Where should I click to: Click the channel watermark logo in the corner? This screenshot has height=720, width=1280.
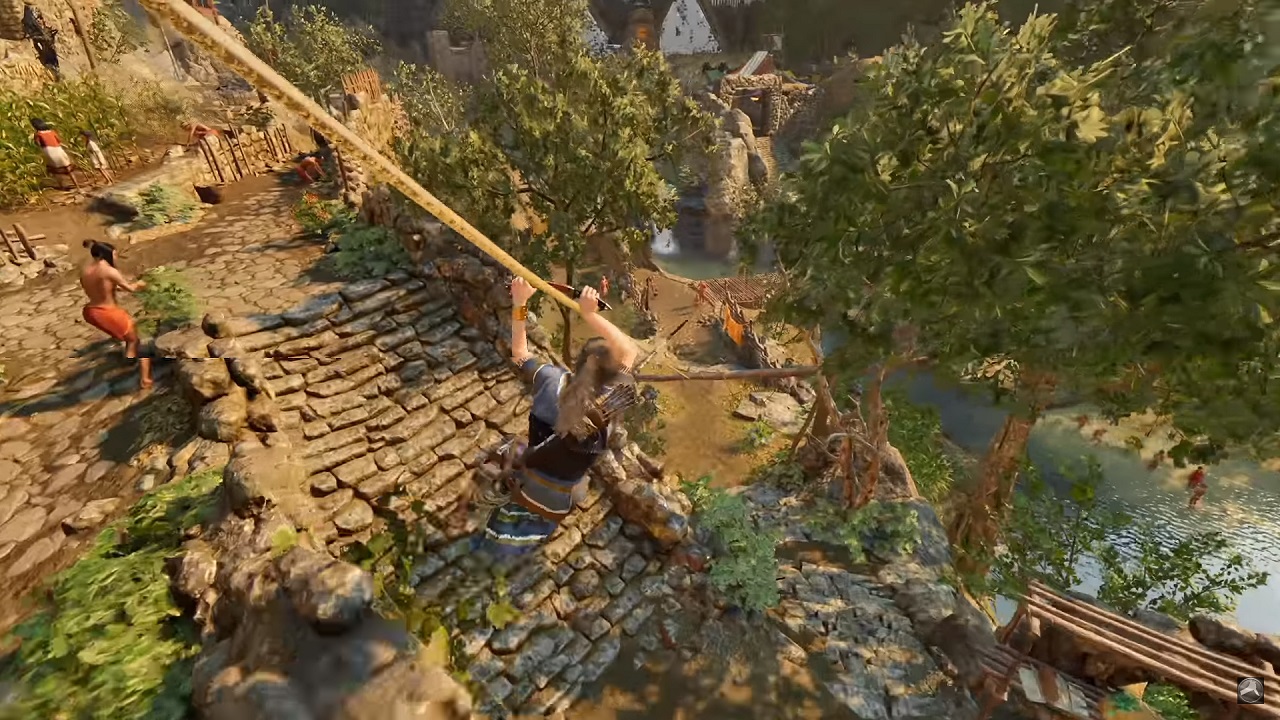[1250, 690]
